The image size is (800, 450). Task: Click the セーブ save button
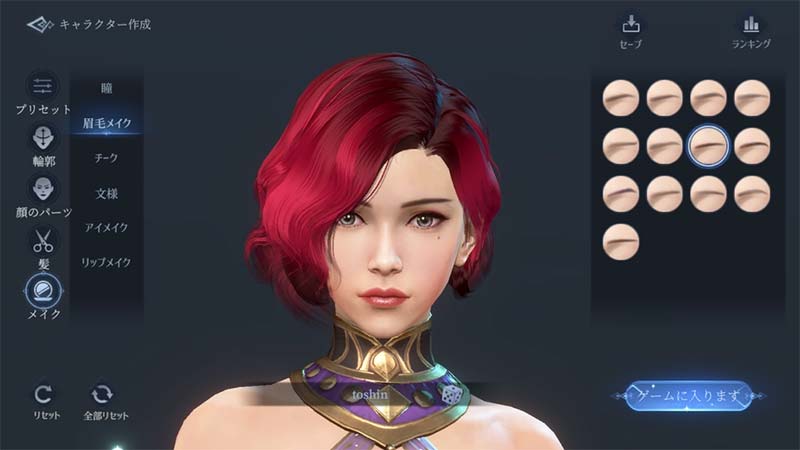630,30
